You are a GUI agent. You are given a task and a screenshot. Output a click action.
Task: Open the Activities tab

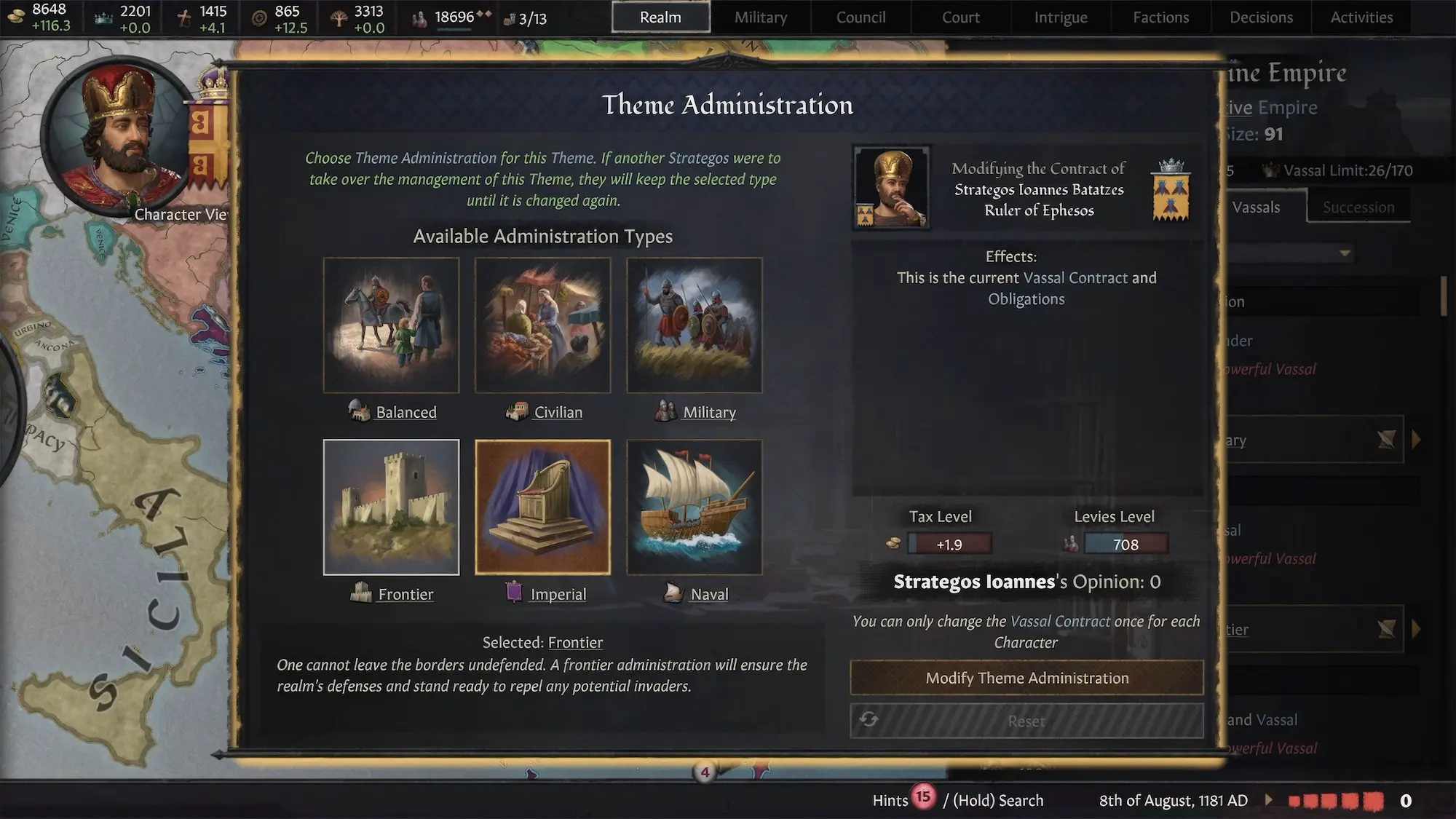1361,17
